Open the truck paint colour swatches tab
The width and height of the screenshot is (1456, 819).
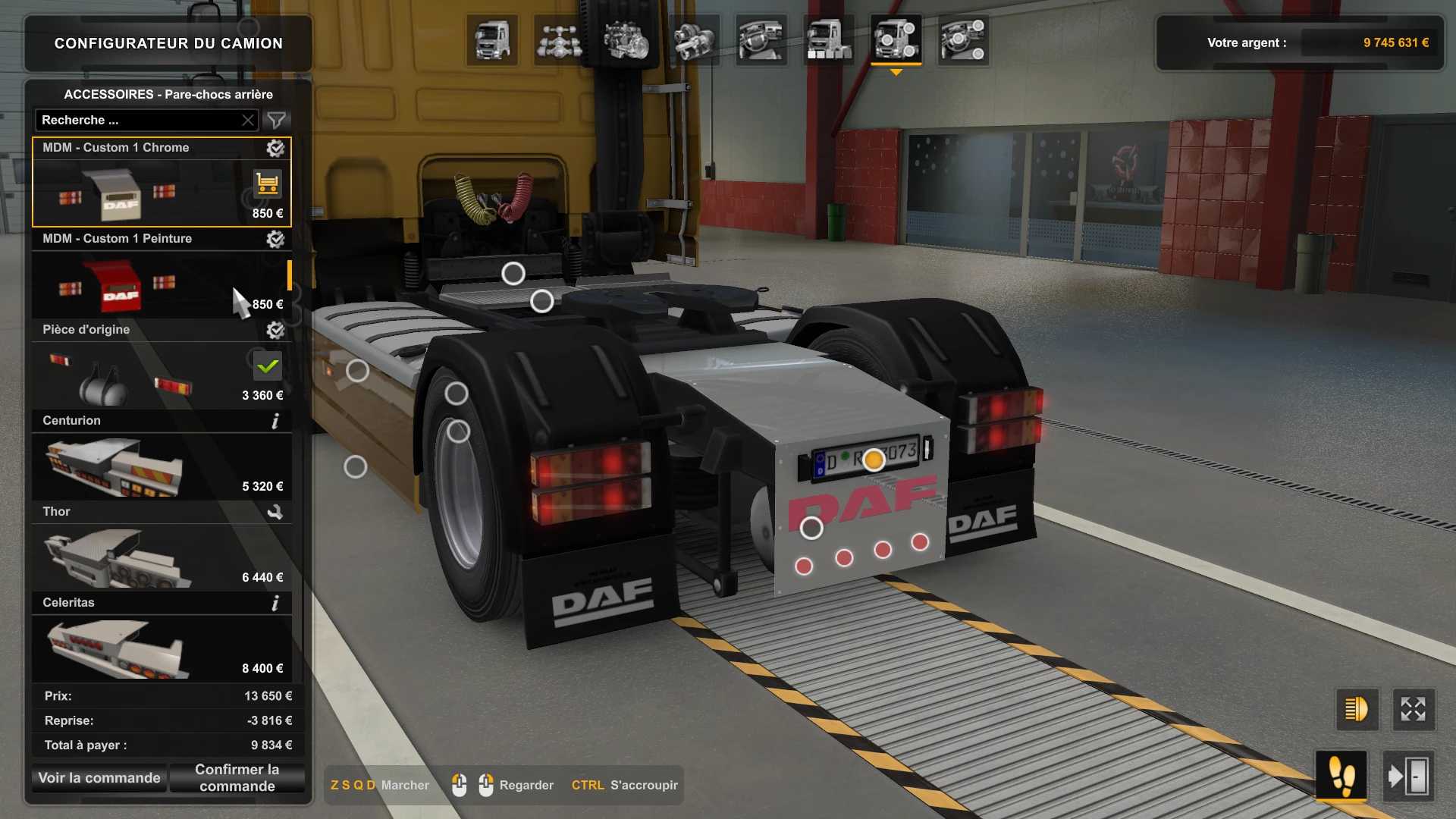828,39
